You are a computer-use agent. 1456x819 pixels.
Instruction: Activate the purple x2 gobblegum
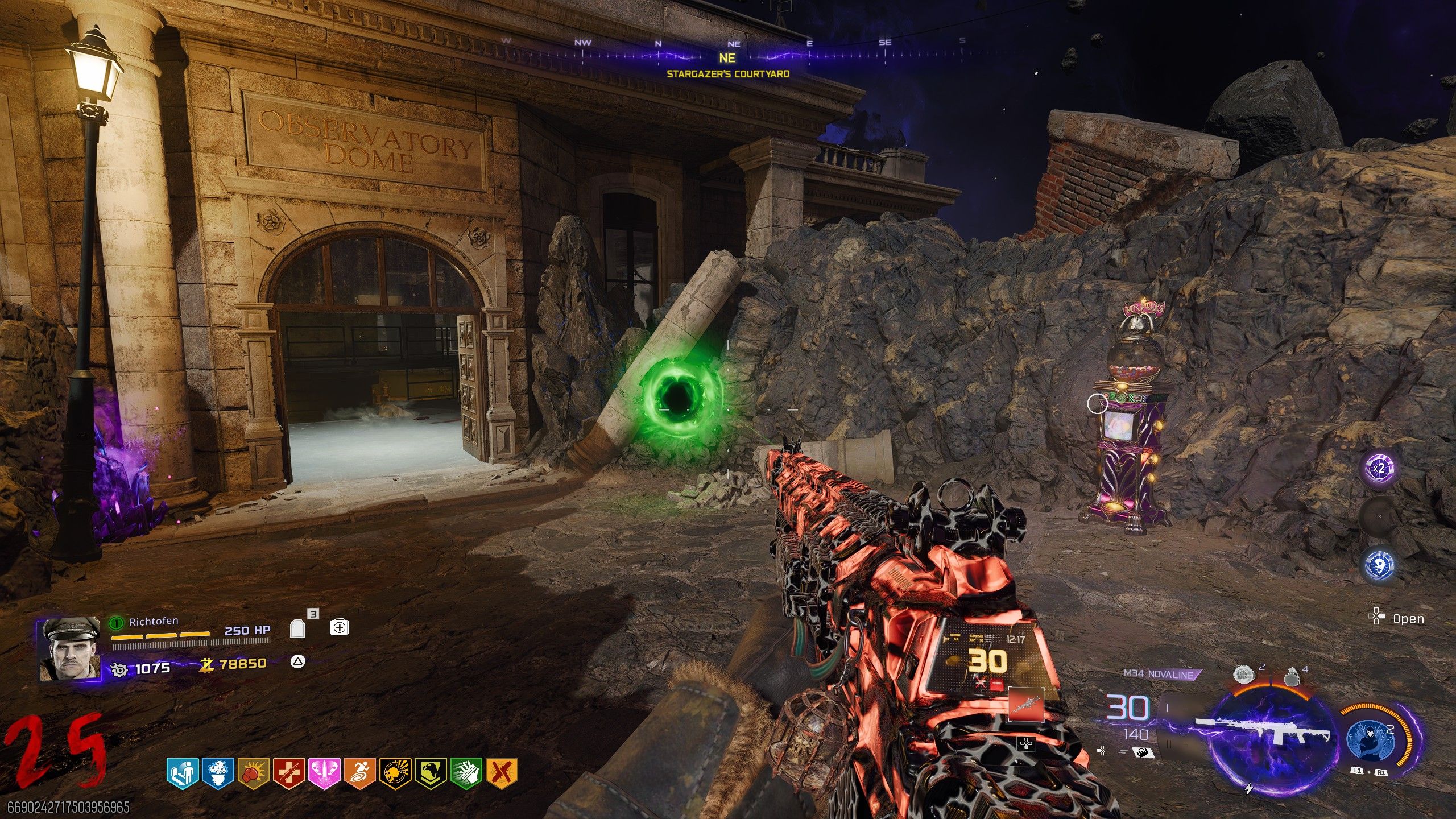[x=1379, y=469]
